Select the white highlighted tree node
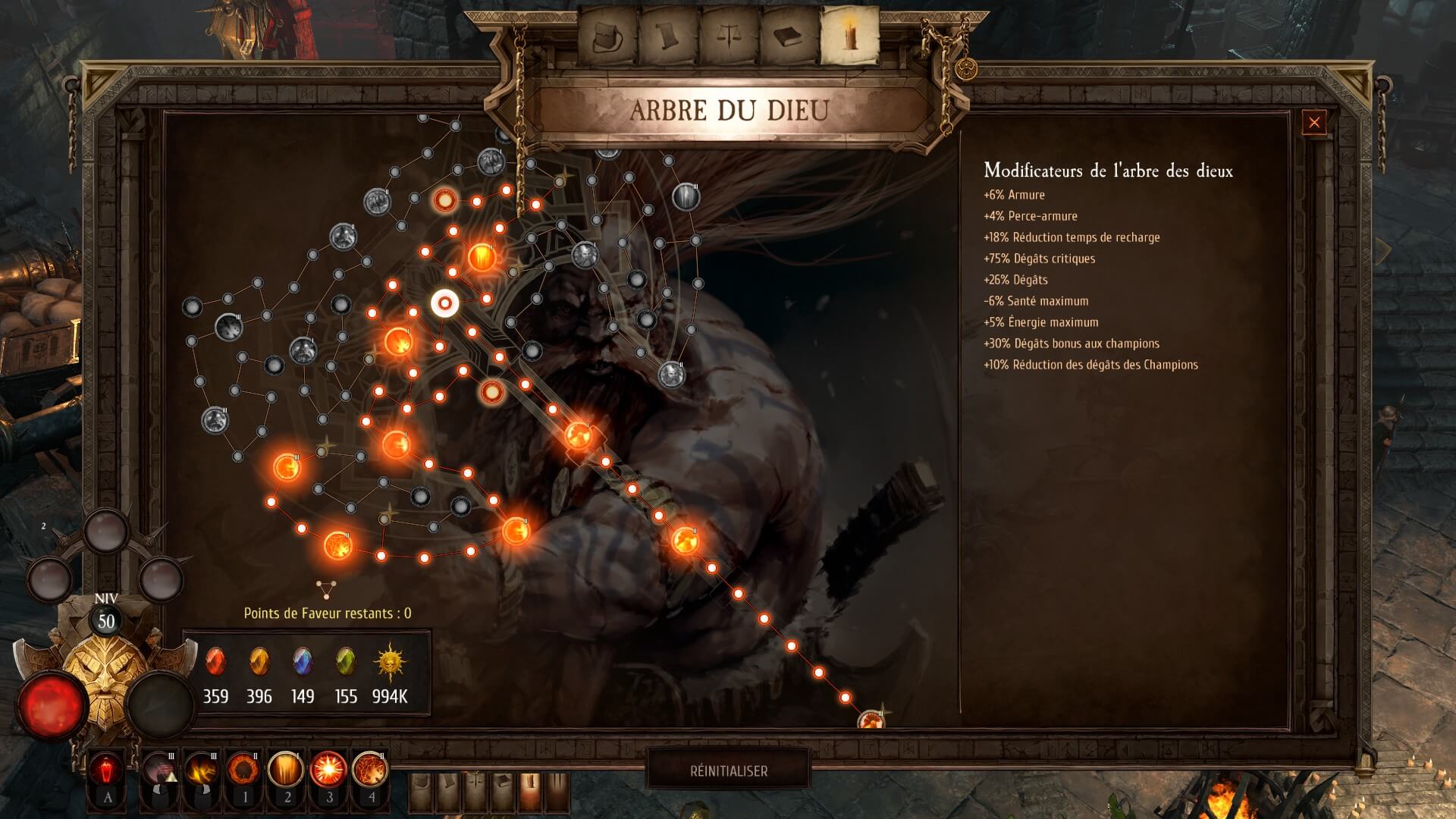1456x819 pixels. pyautogui.click(x=445, y=303)
